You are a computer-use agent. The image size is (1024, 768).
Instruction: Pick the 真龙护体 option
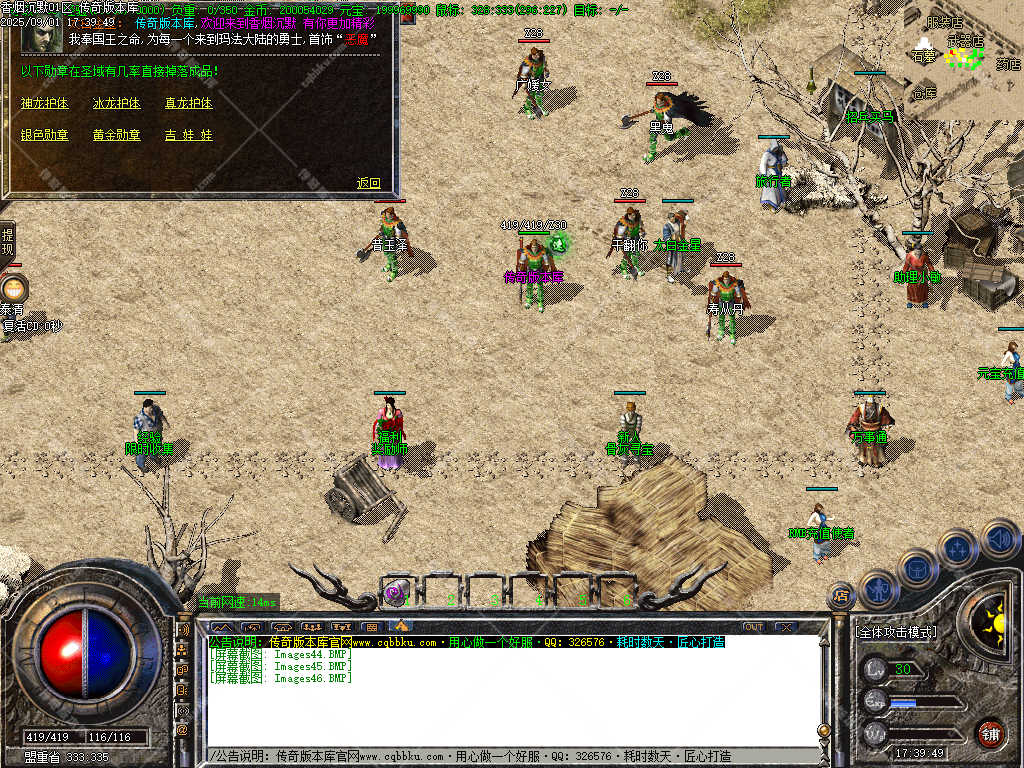click(189, 103)
